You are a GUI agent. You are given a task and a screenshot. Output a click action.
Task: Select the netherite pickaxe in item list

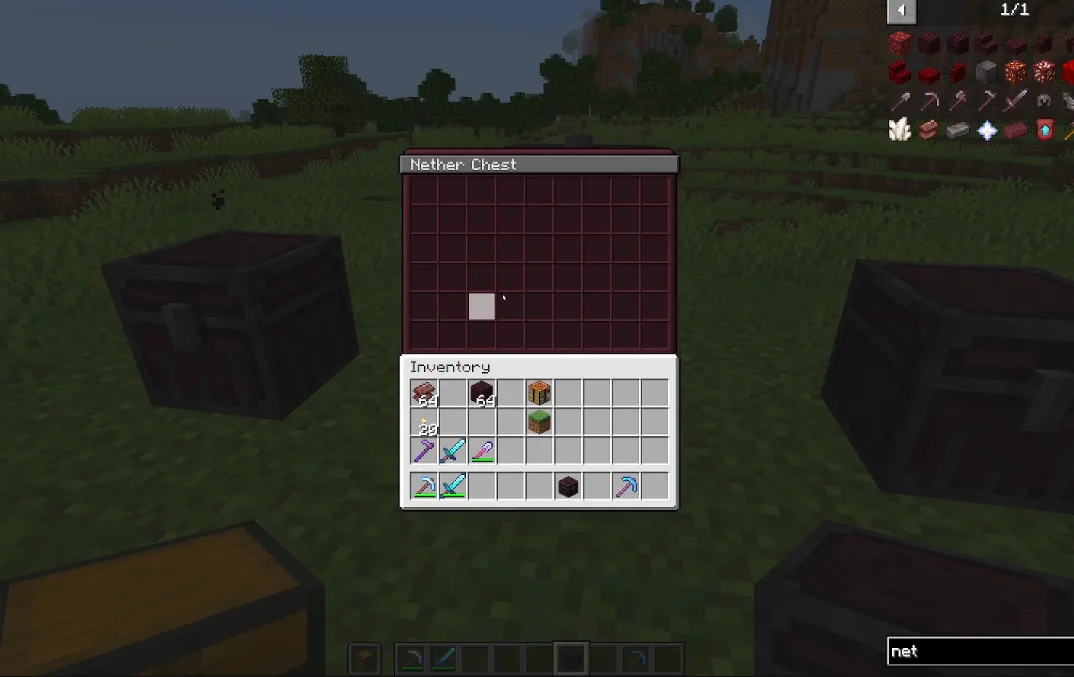click(x=929, y=100)
